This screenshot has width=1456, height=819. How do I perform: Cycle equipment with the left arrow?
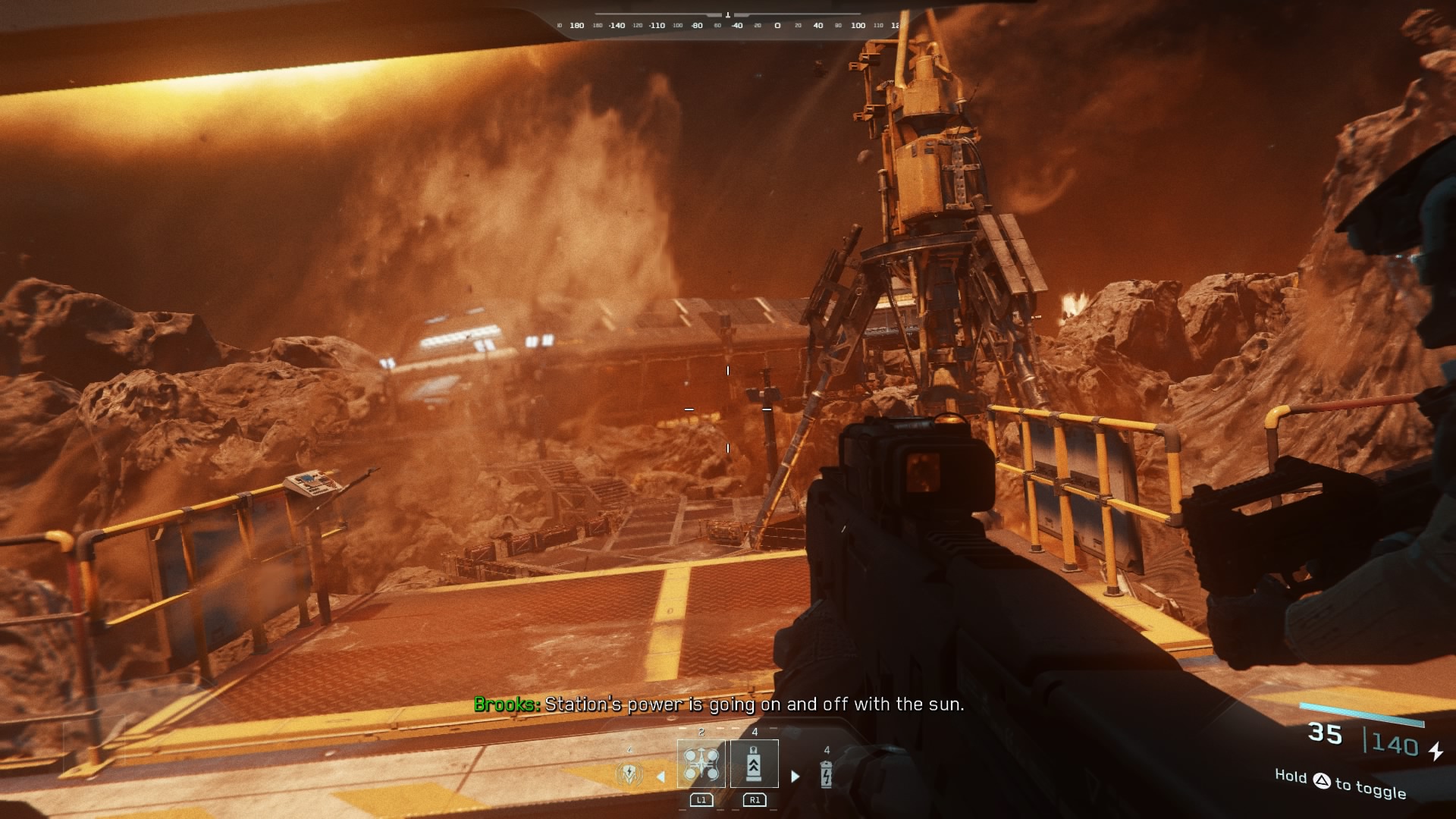(x=661, y=777)
